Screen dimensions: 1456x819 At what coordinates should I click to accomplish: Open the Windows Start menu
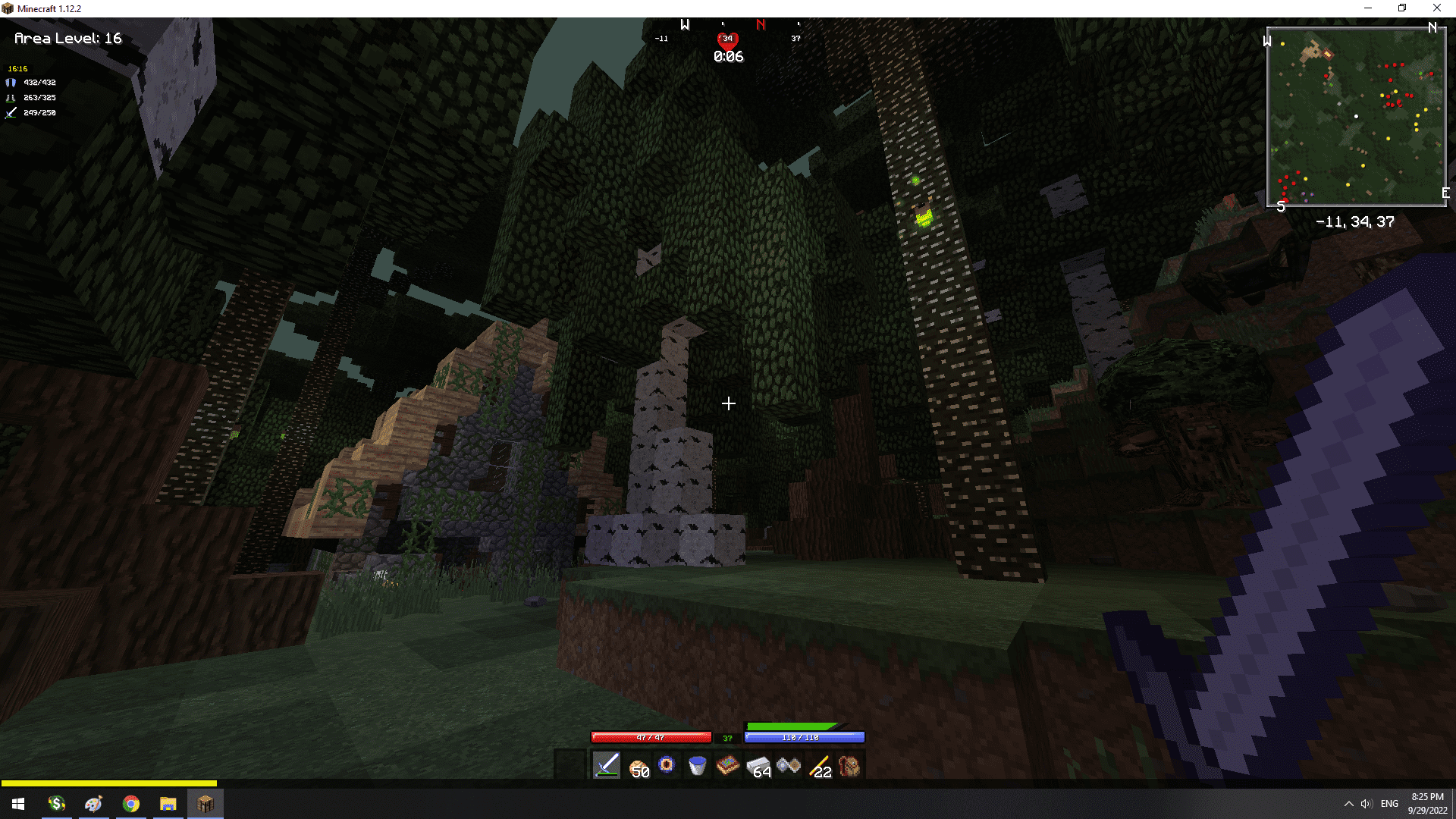tap(18, 804)
